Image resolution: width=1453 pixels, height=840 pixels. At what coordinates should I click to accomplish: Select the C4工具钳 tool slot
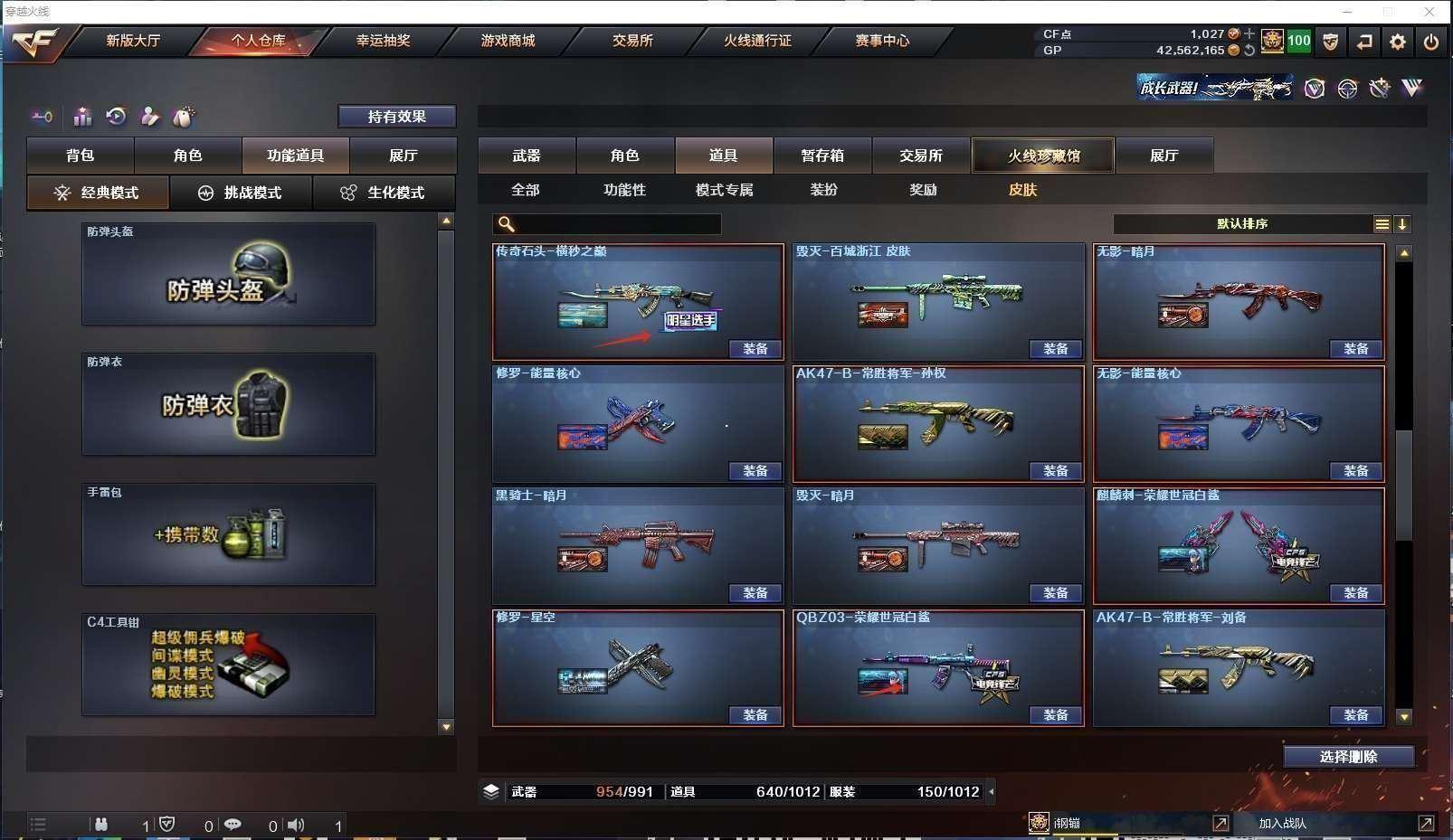click(228, 665)
